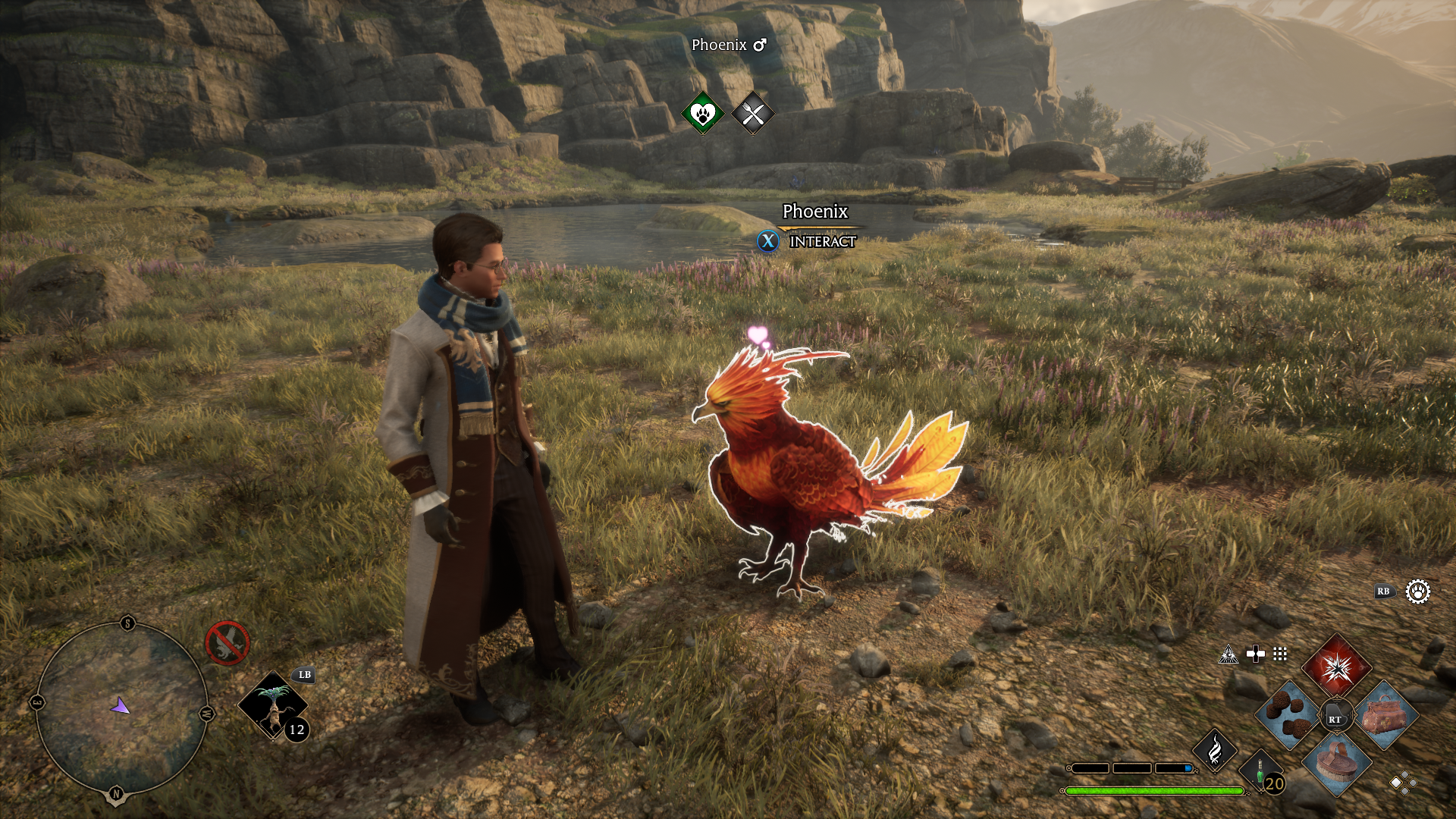Open quick slots via the grid icon
The height and width of the screenshot is (819, 1456).
point(1280,654)
